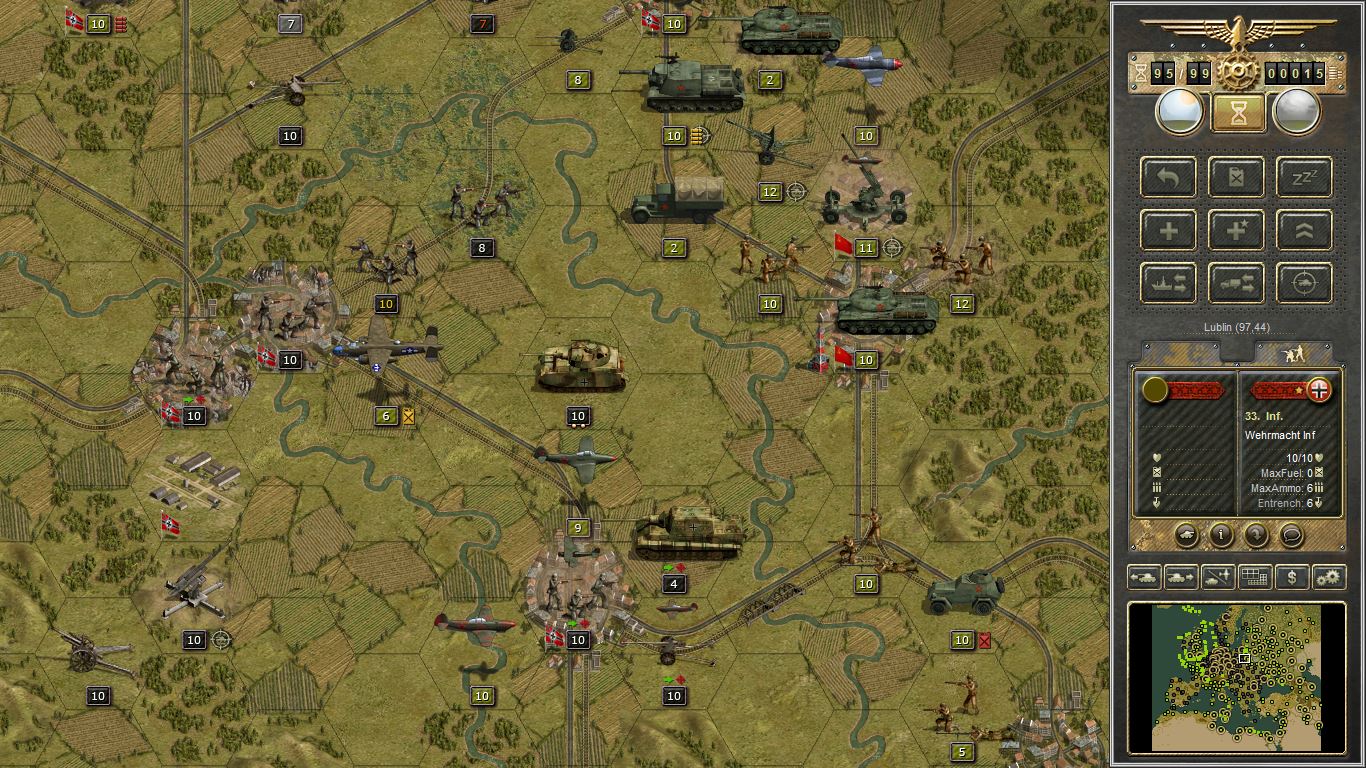Toggle the truck transport mount button
This screenshot has width=1366, height=768.
[1237, 283]
